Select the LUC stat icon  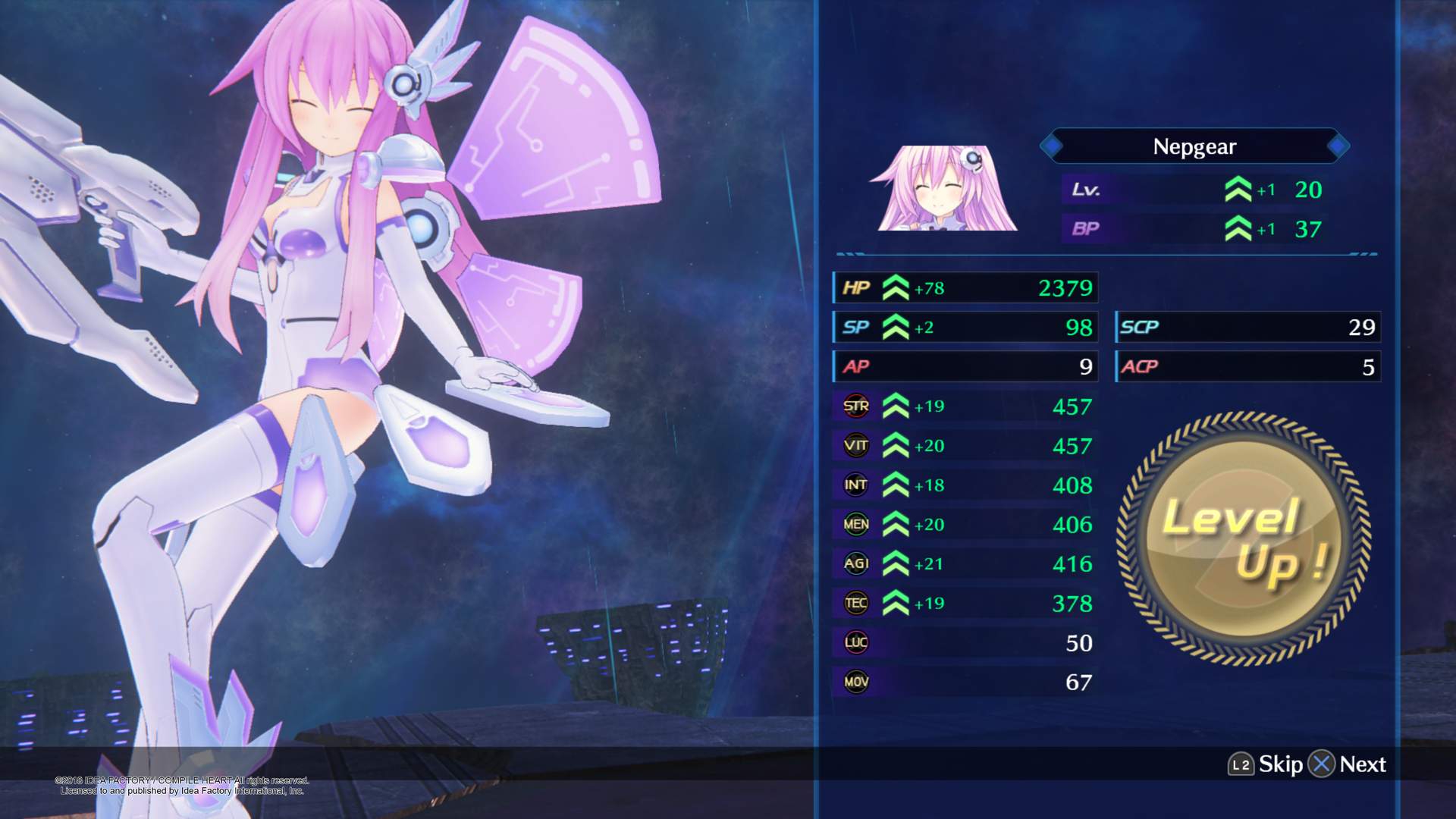855,642
